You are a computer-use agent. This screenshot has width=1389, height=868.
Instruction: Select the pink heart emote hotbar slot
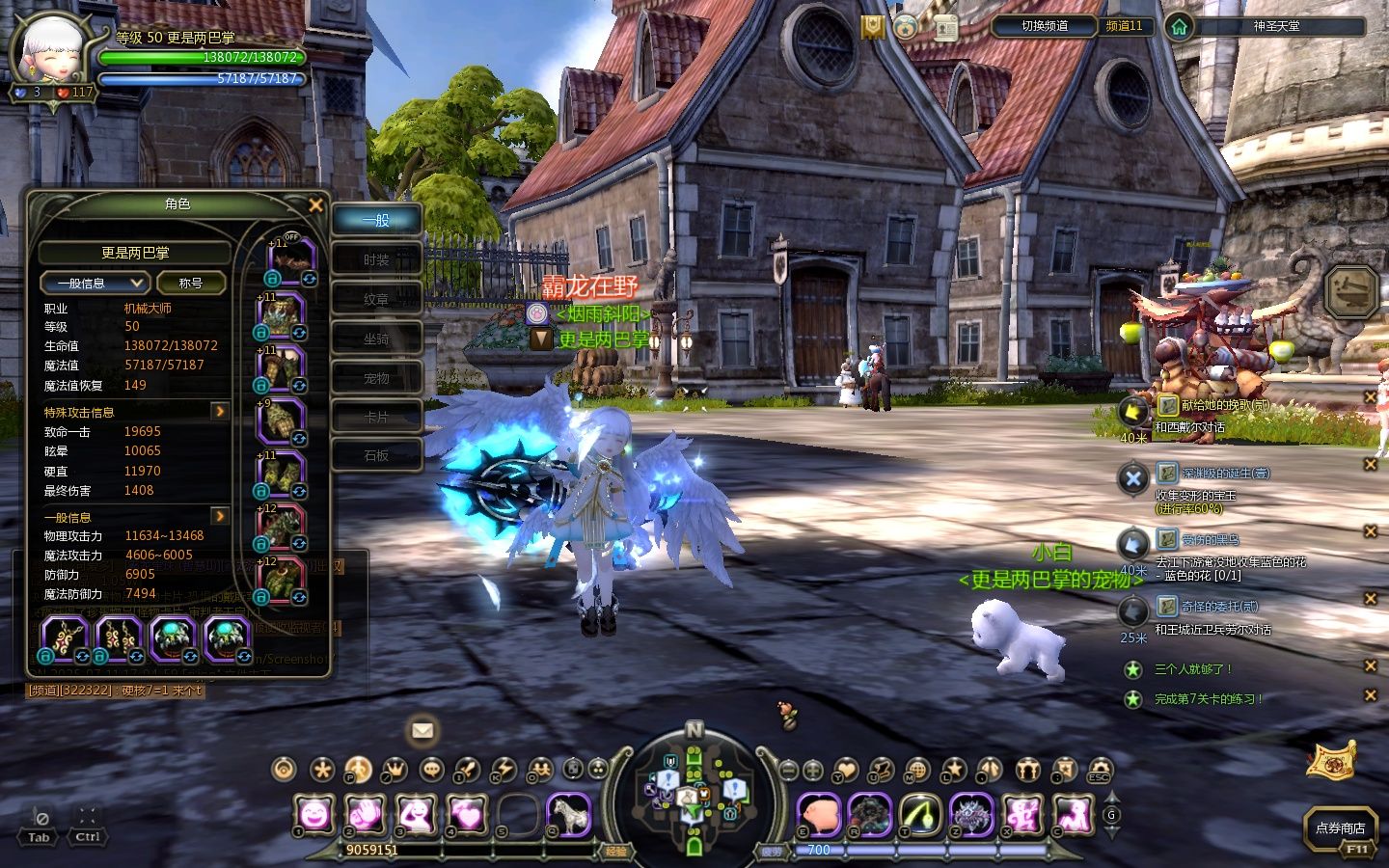[x=467, y=815]
